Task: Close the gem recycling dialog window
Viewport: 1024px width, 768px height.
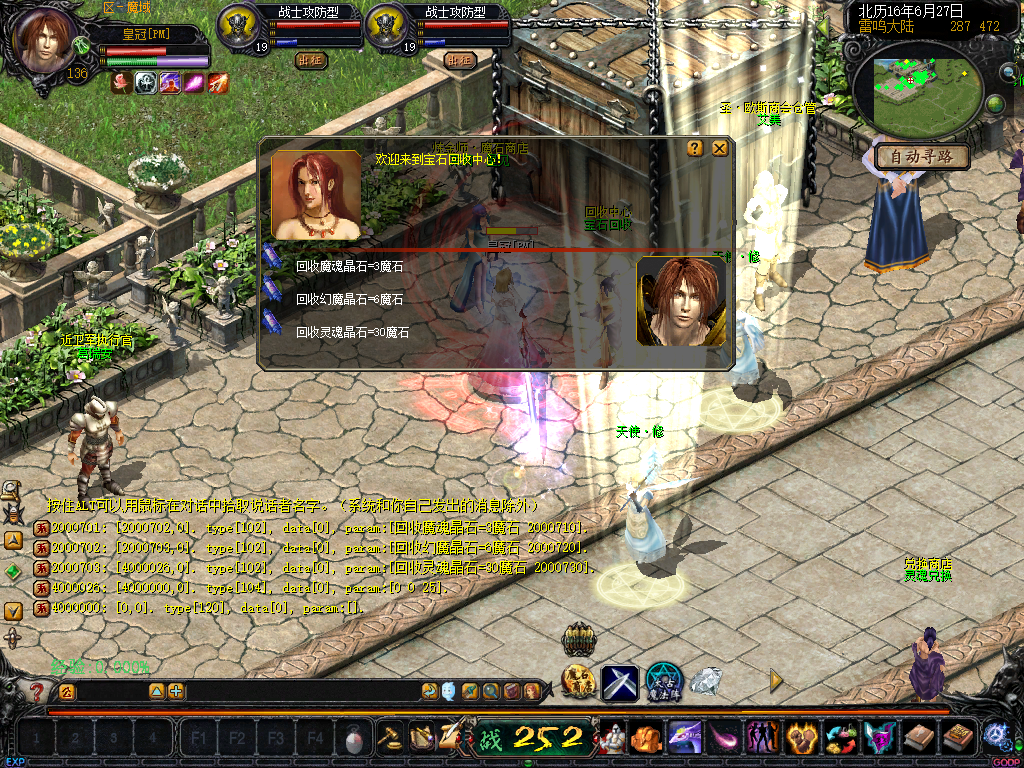Action: [720, 148]
